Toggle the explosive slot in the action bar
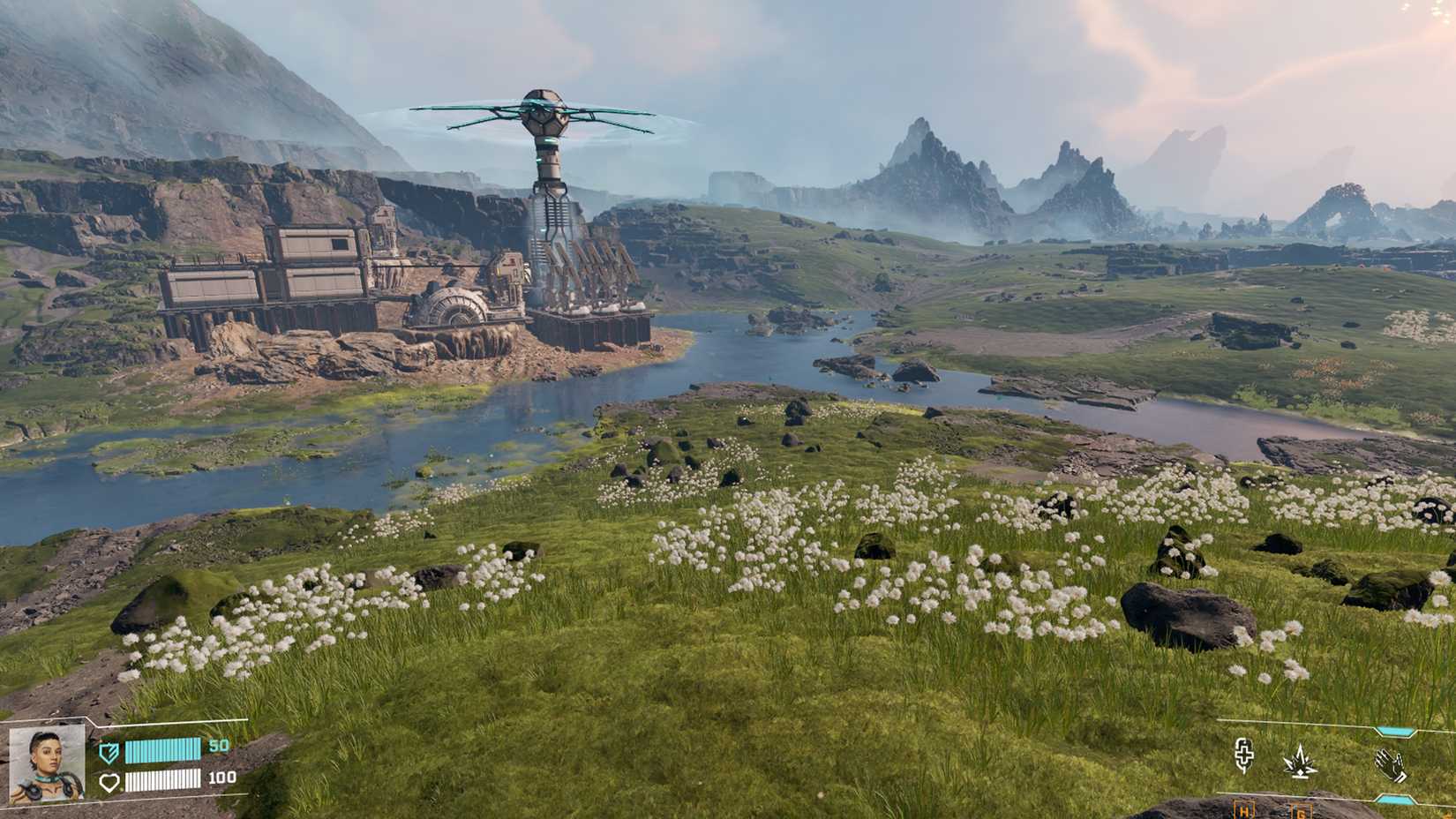The width and height of the screenshot is (1456, 819). (x=1299, y=761)
